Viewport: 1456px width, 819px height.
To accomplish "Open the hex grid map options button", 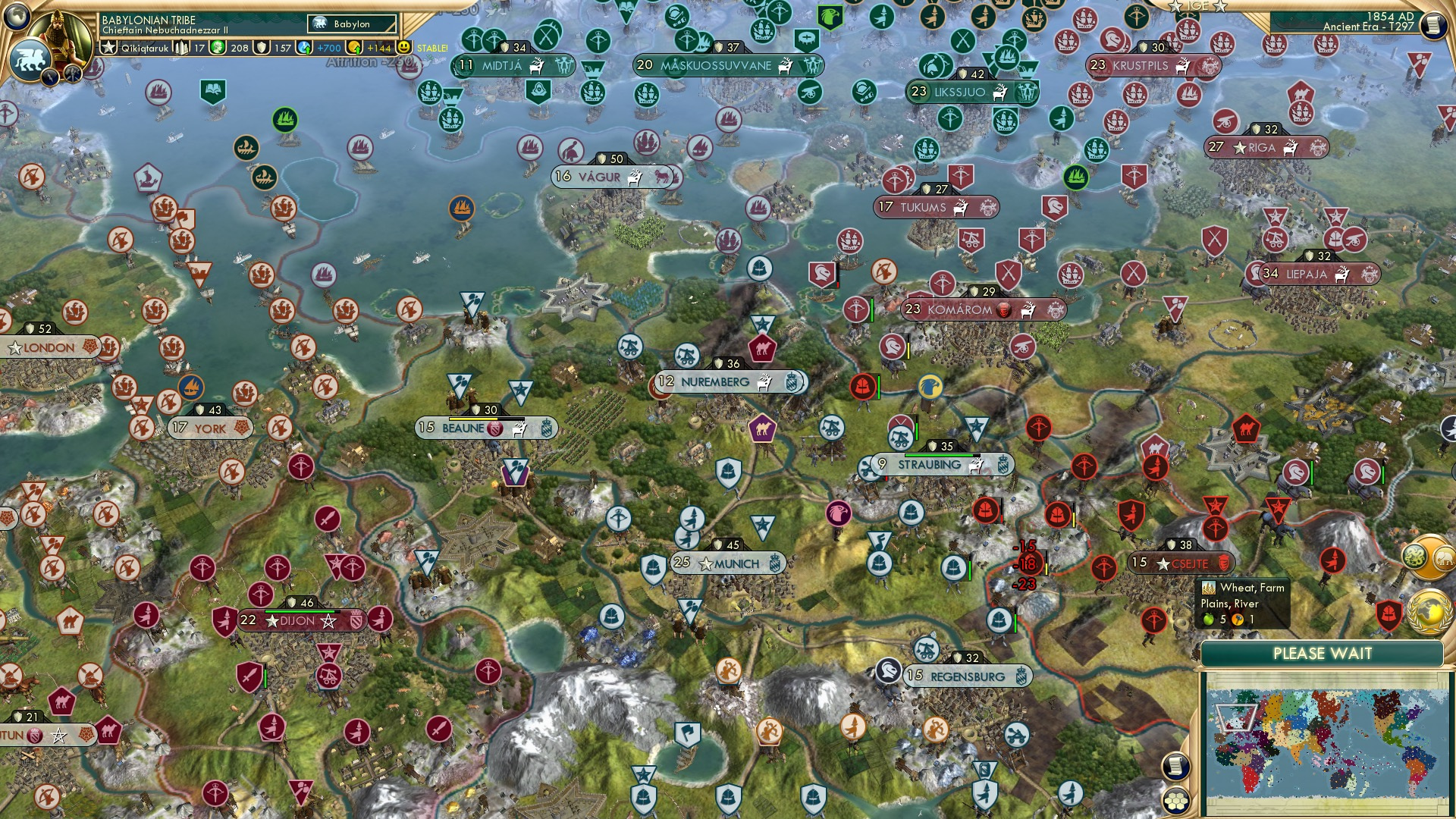I will pyautogui.click(x=1176, y=800).
